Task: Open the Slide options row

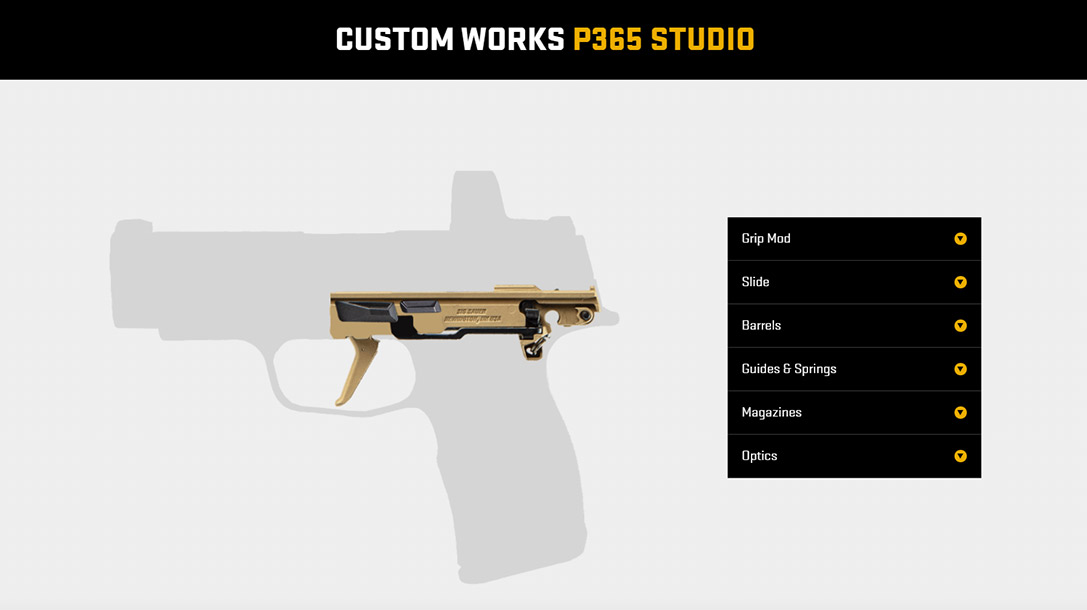Action: point(853,282)
